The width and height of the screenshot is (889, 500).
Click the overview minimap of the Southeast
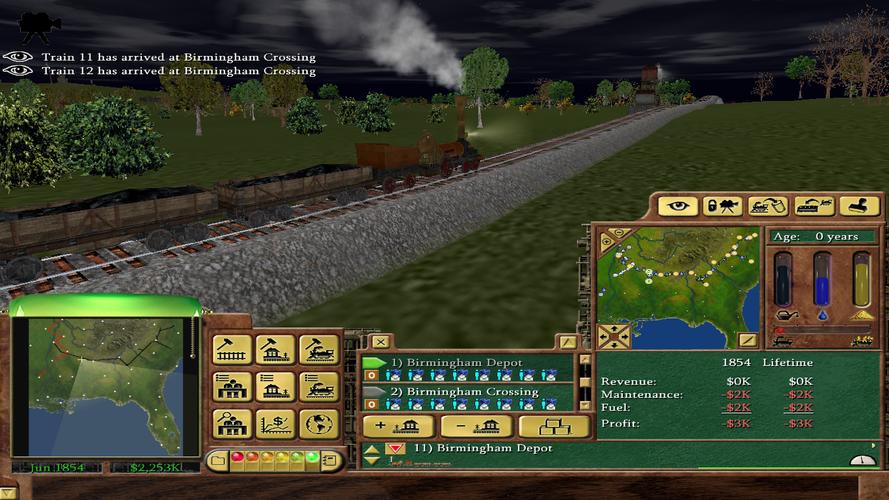pos(103,386)
